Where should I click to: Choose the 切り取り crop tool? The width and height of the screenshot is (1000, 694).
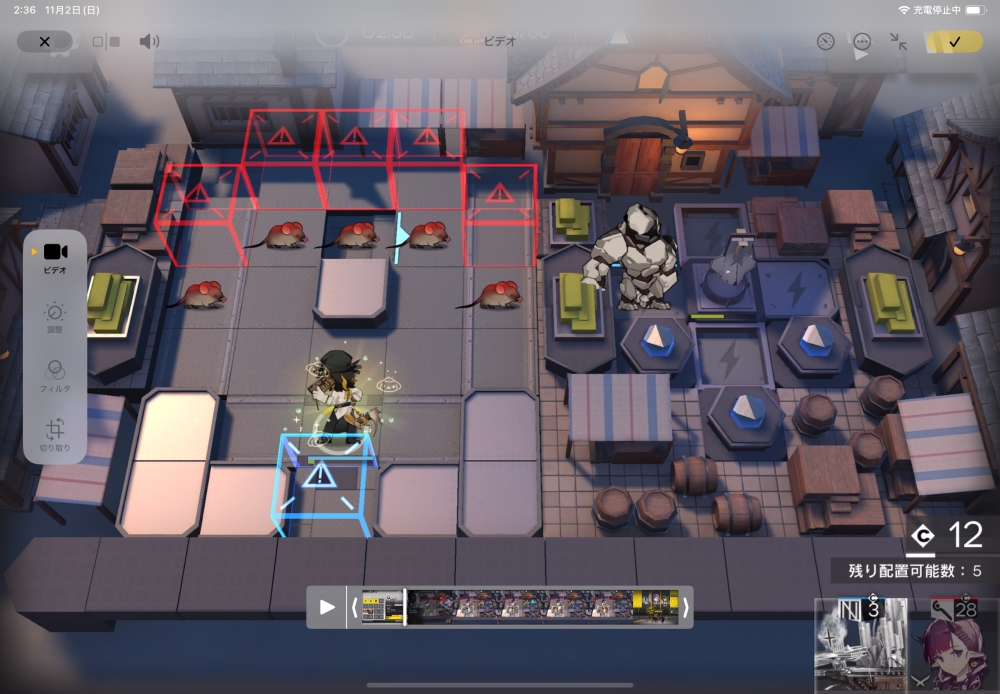tap(55, 433)
